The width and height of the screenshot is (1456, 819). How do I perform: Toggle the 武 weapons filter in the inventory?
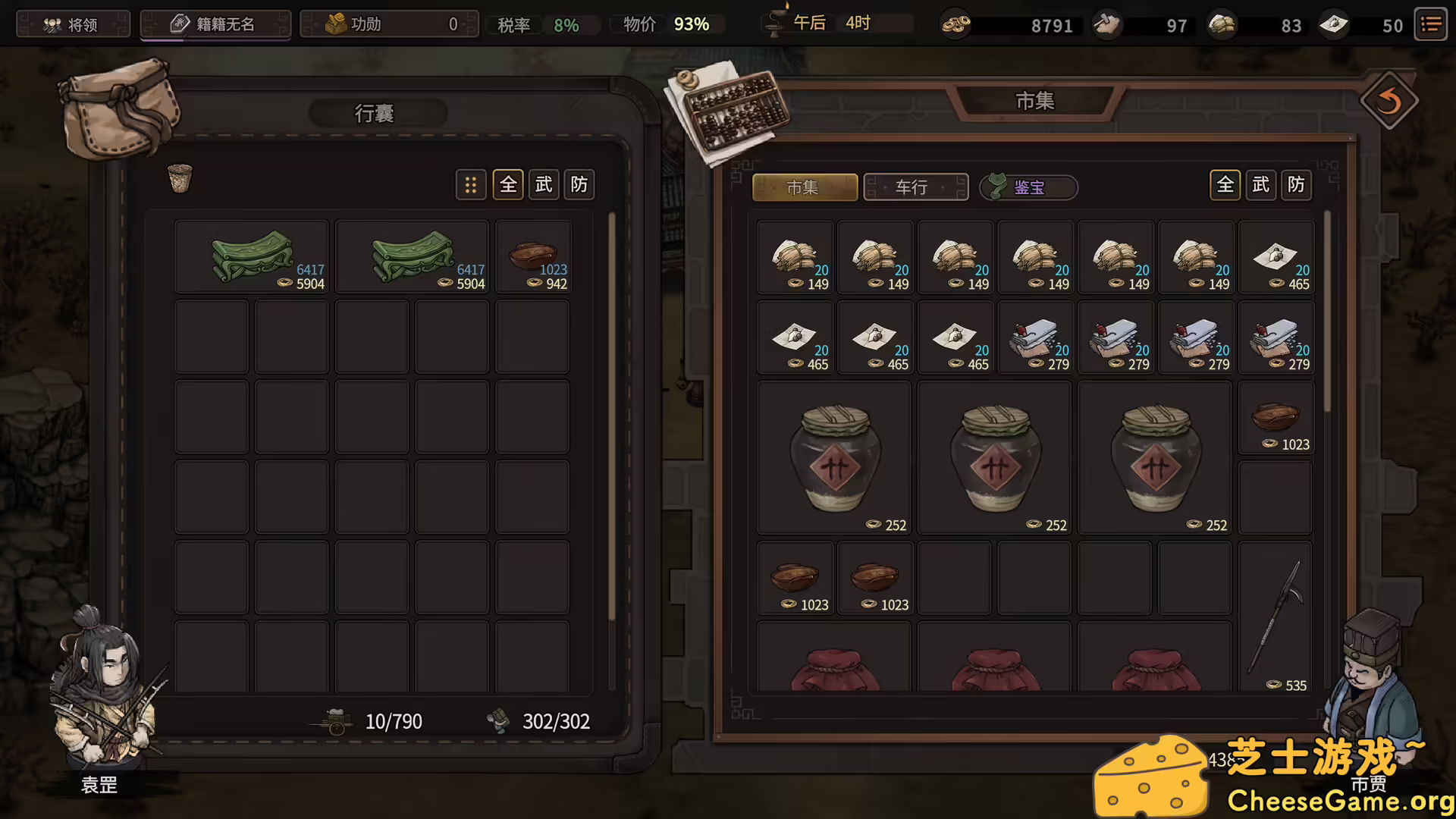pyautogui.click(x=543, y=184)
